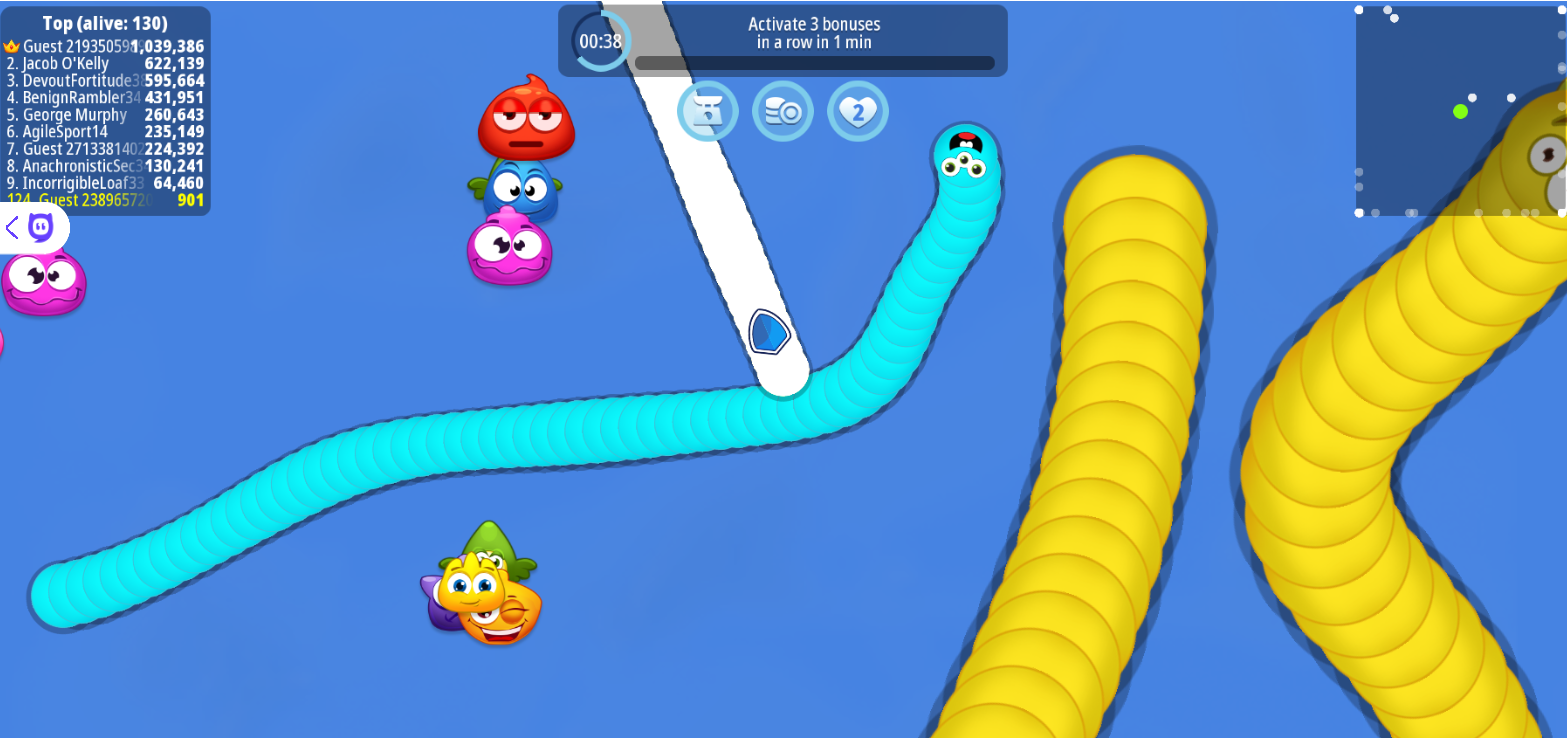
Task: Click the crown beside the top player
Action: click(10, 46)
